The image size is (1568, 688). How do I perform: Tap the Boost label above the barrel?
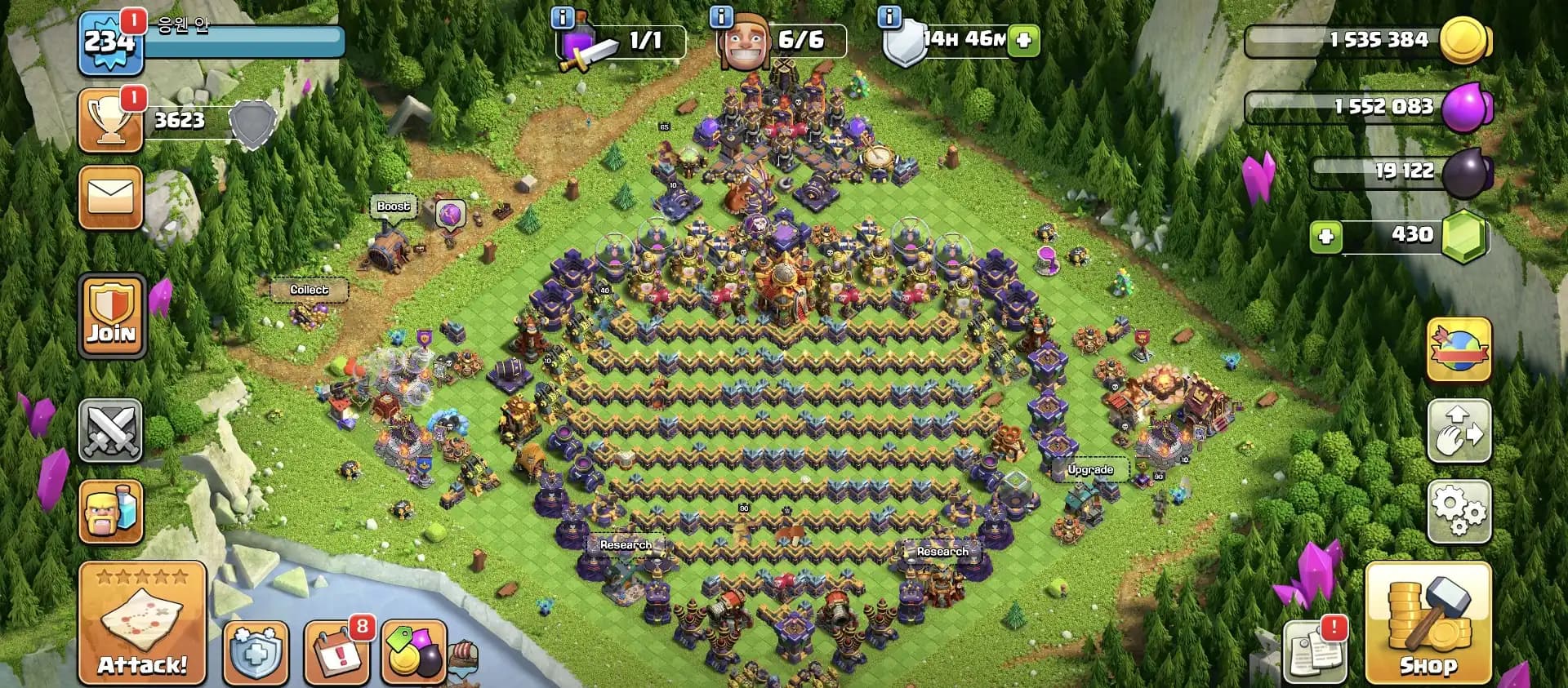tap(393, 206)
